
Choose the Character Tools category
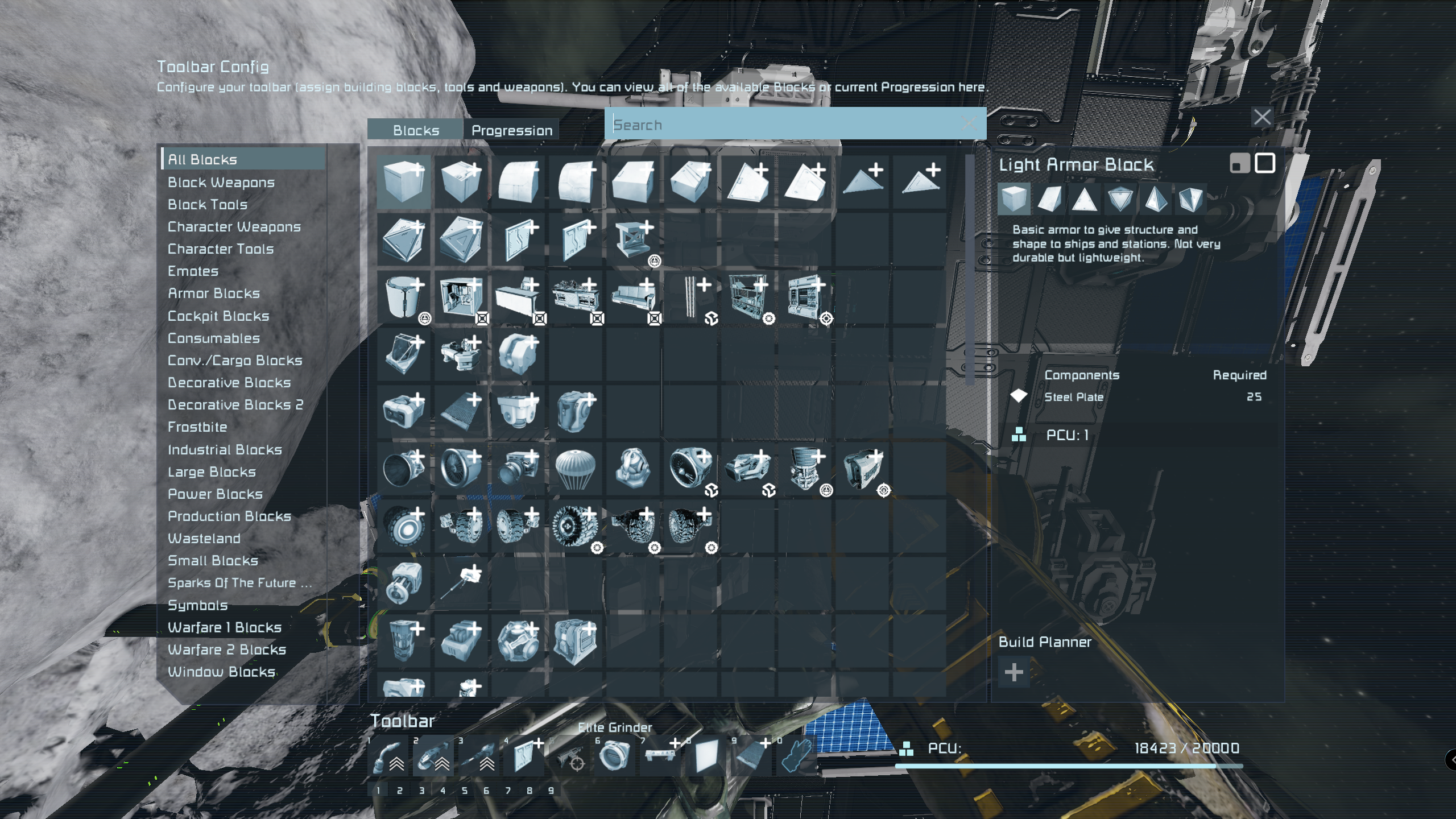tap(220, 249)
